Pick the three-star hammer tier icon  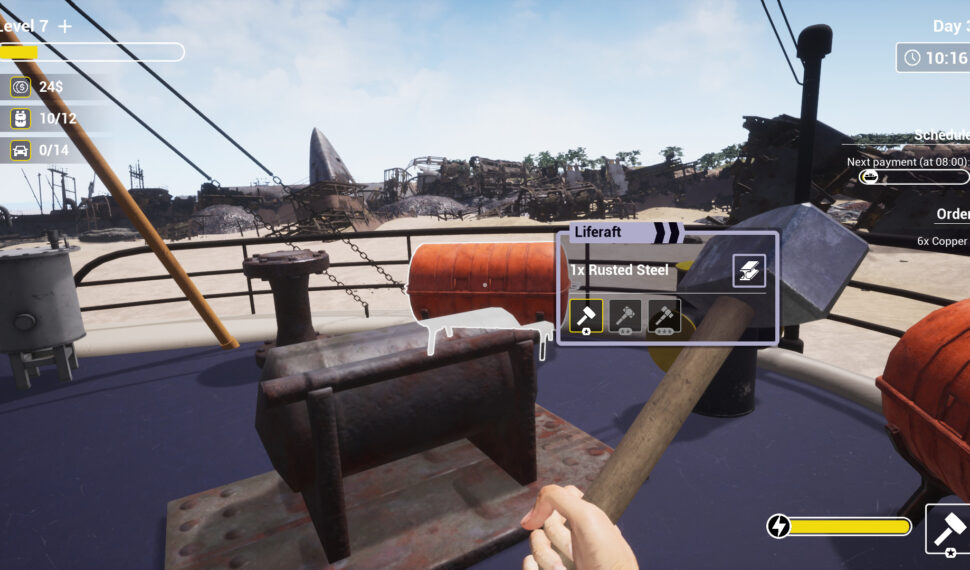tap(664, 316)
